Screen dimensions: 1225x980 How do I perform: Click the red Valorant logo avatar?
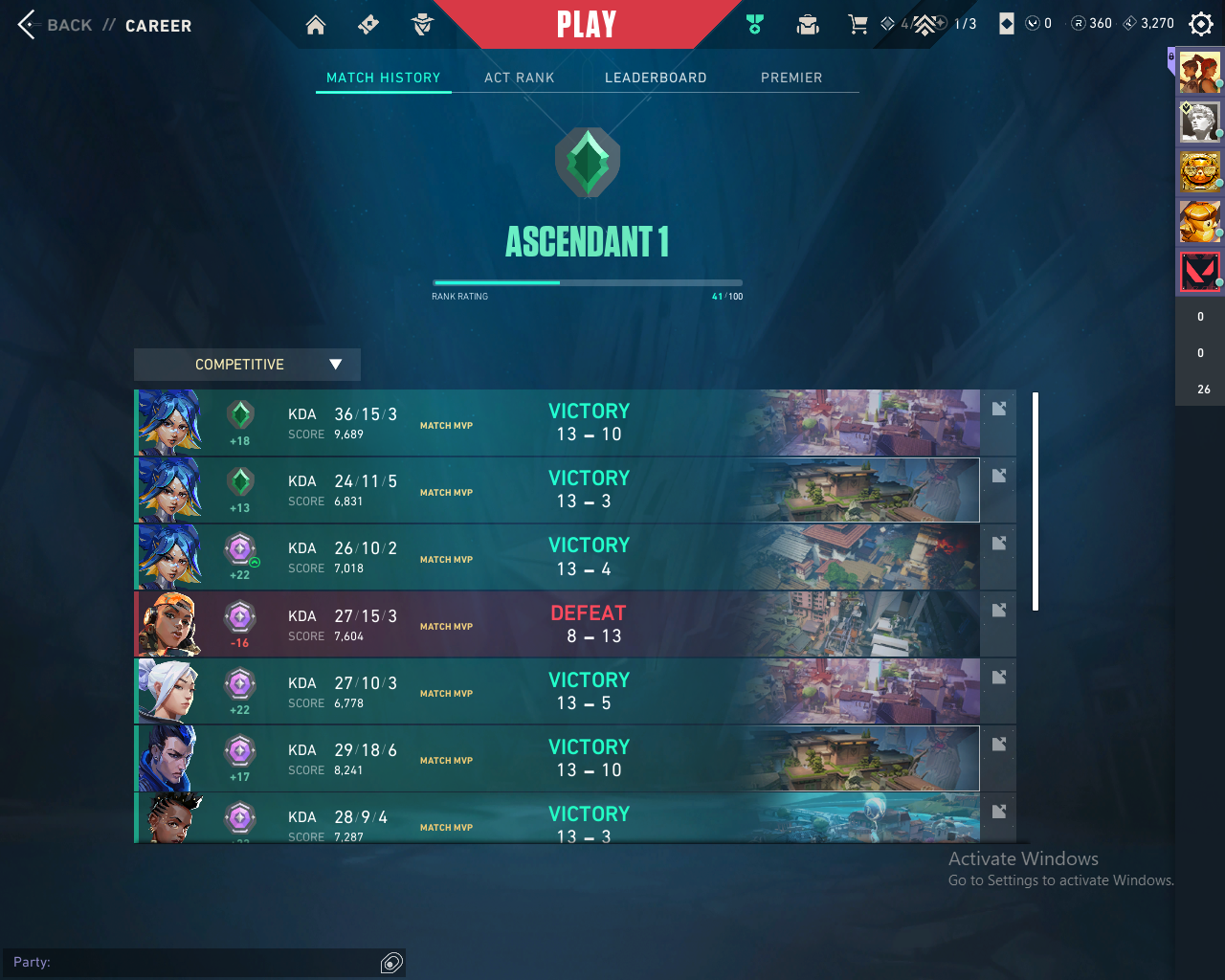click(1199, 272)
